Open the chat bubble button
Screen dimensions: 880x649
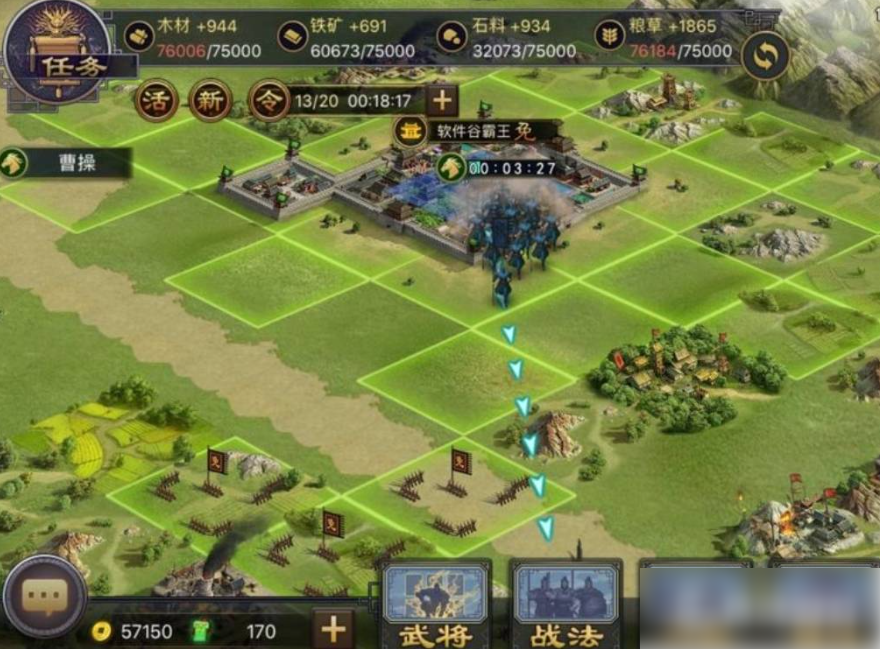pyautogui.click(x=44, y=597)
